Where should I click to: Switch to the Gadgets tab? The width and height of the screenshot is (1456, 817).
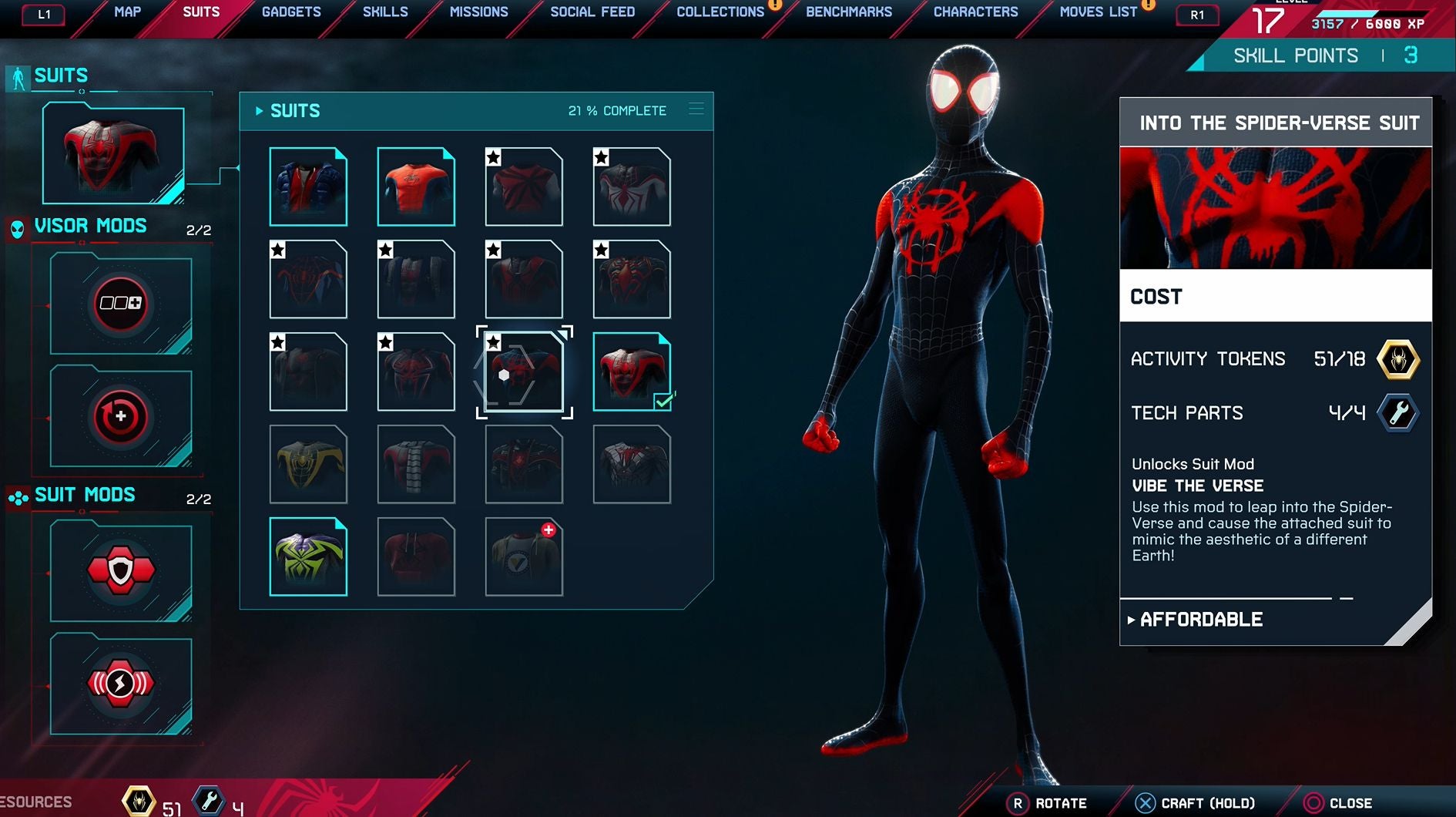[x=291, y=12]
